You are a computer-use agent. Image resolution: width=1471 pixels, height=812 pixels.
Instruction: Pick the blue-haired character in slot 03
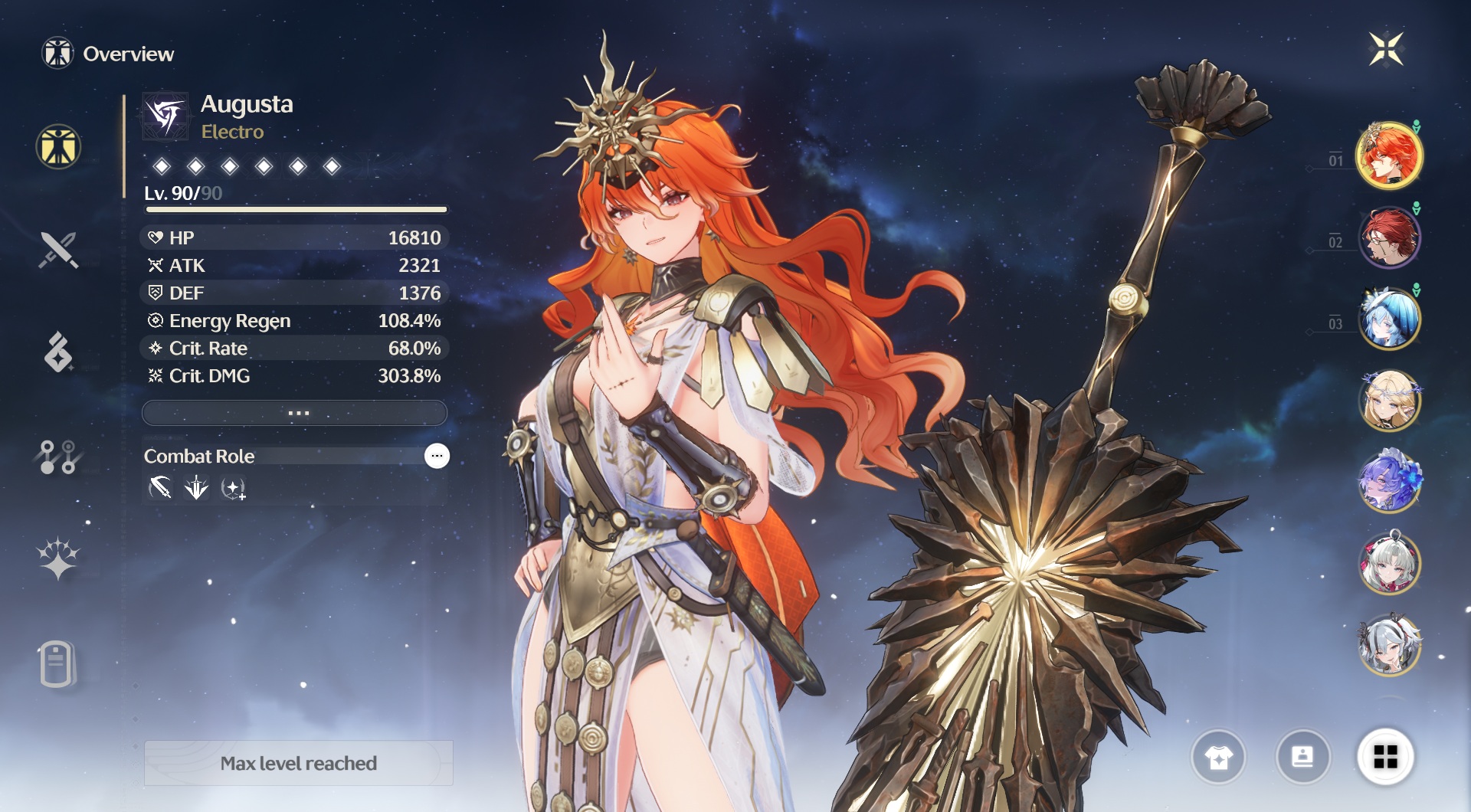pyautogui.click(x=1389, y=319)
